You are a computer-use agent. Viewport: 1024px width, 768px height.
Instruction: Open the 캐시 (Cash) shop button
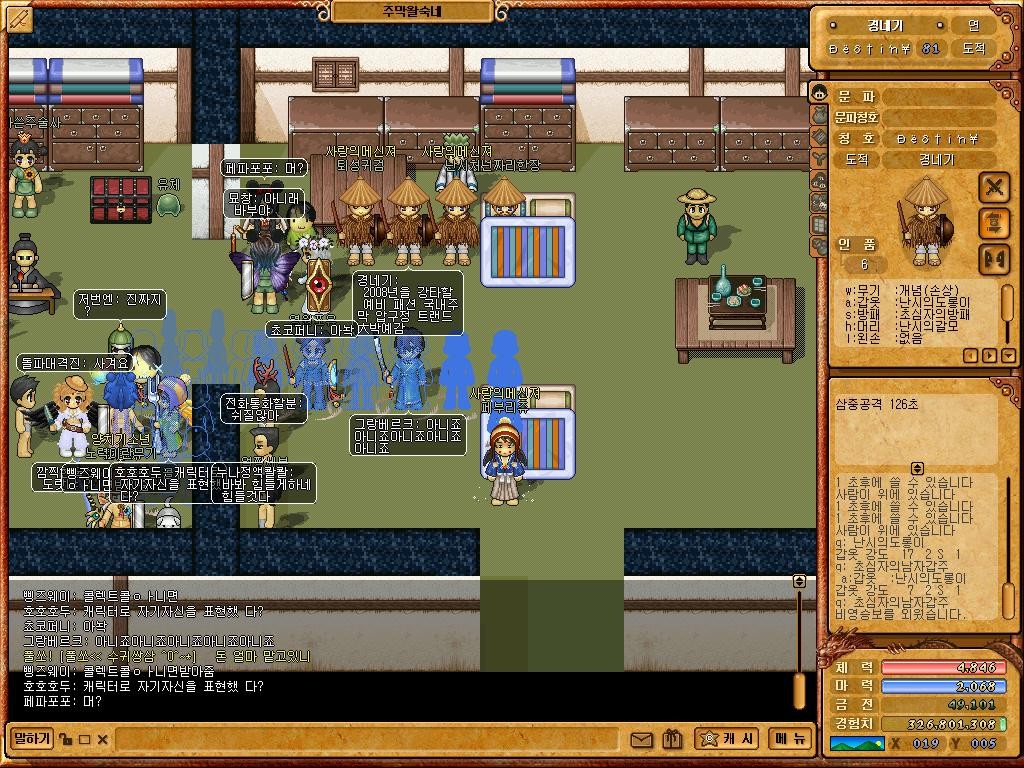tap(726, 739)
